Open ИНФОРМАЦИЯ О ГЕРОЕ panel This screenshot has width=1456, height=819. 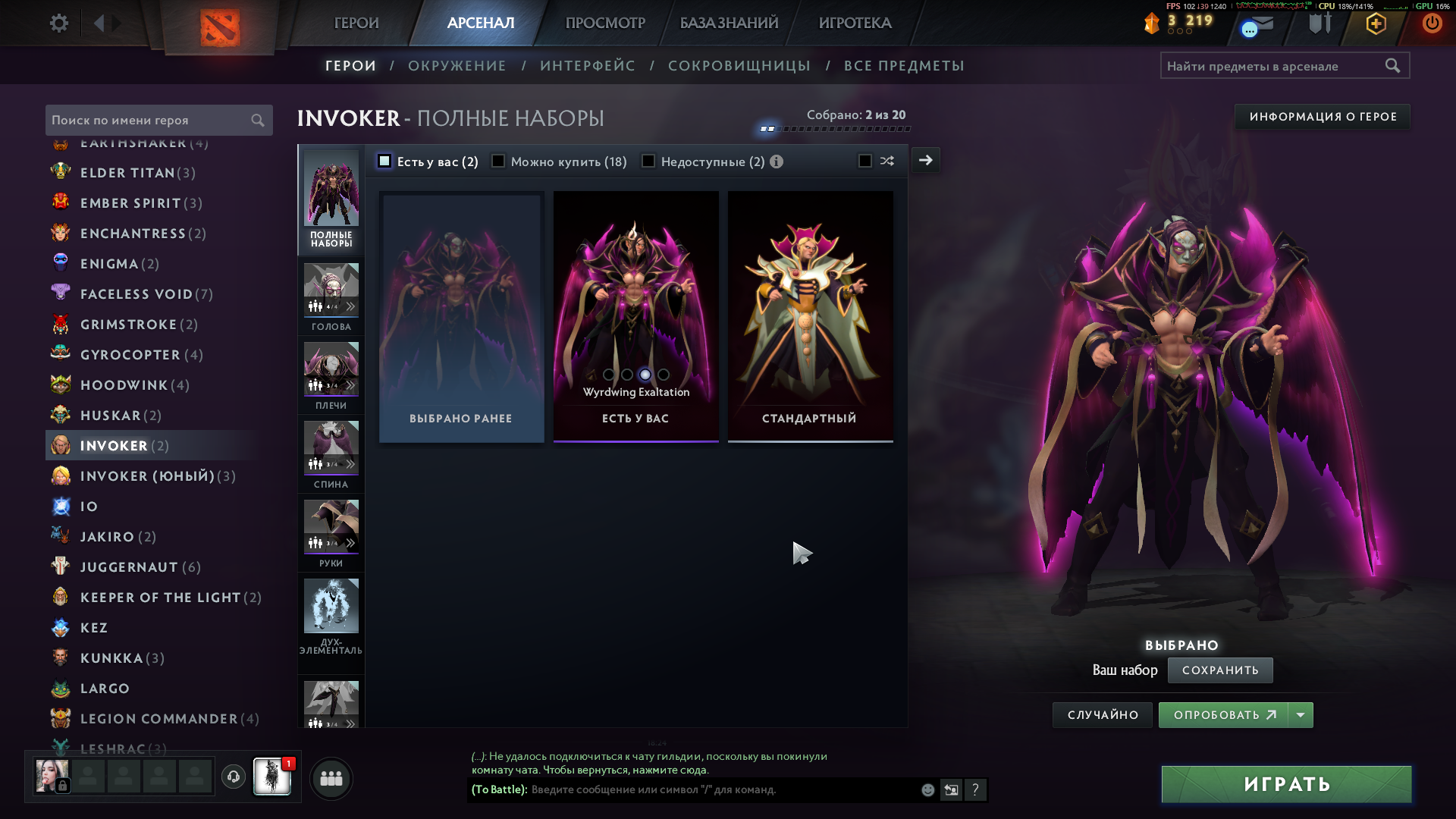click(x=1323, y=117)
